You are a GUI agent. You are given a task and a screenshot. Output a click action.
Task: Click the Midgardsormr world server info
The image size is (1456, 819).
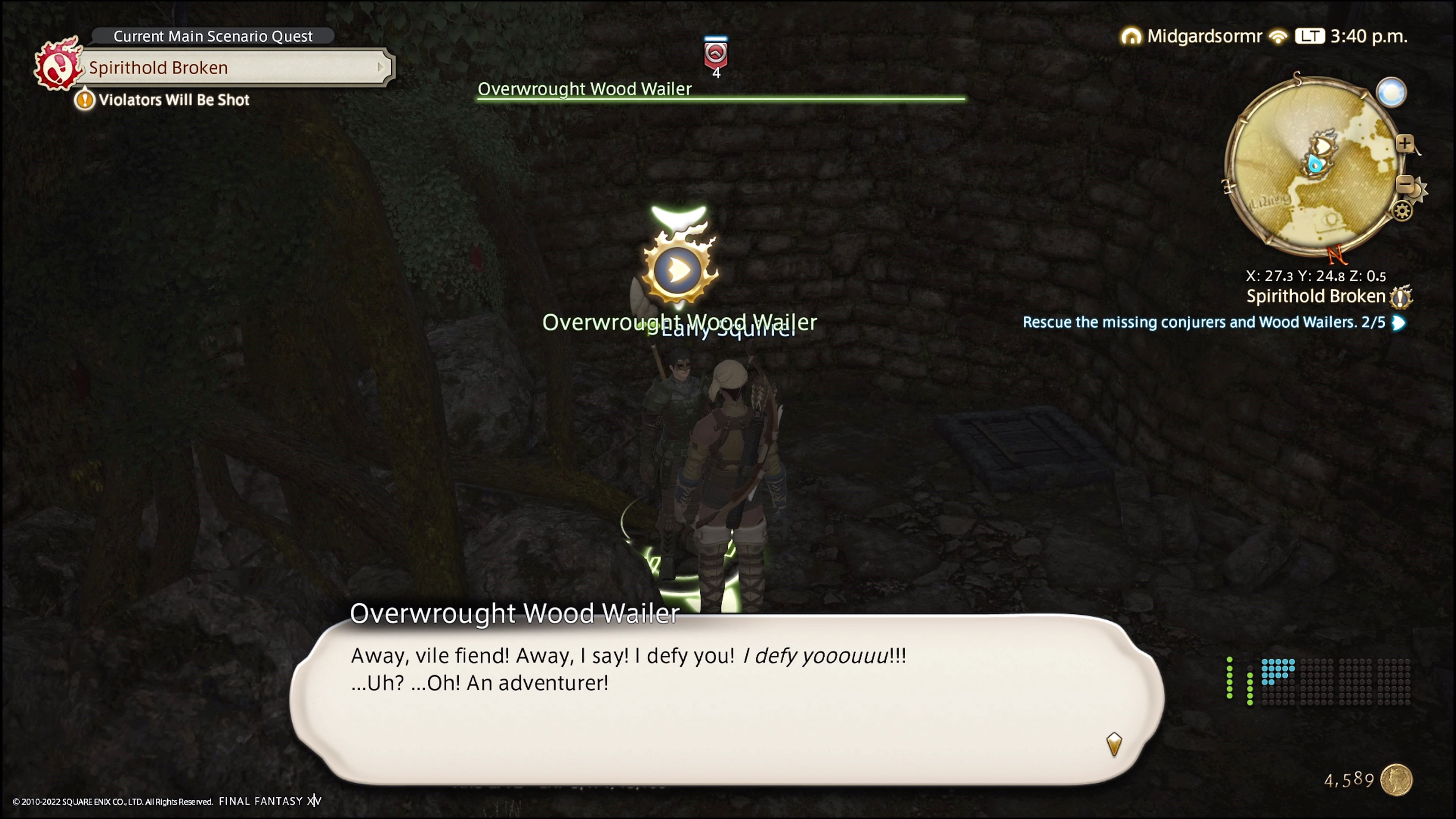click(x=1204, y=36)
